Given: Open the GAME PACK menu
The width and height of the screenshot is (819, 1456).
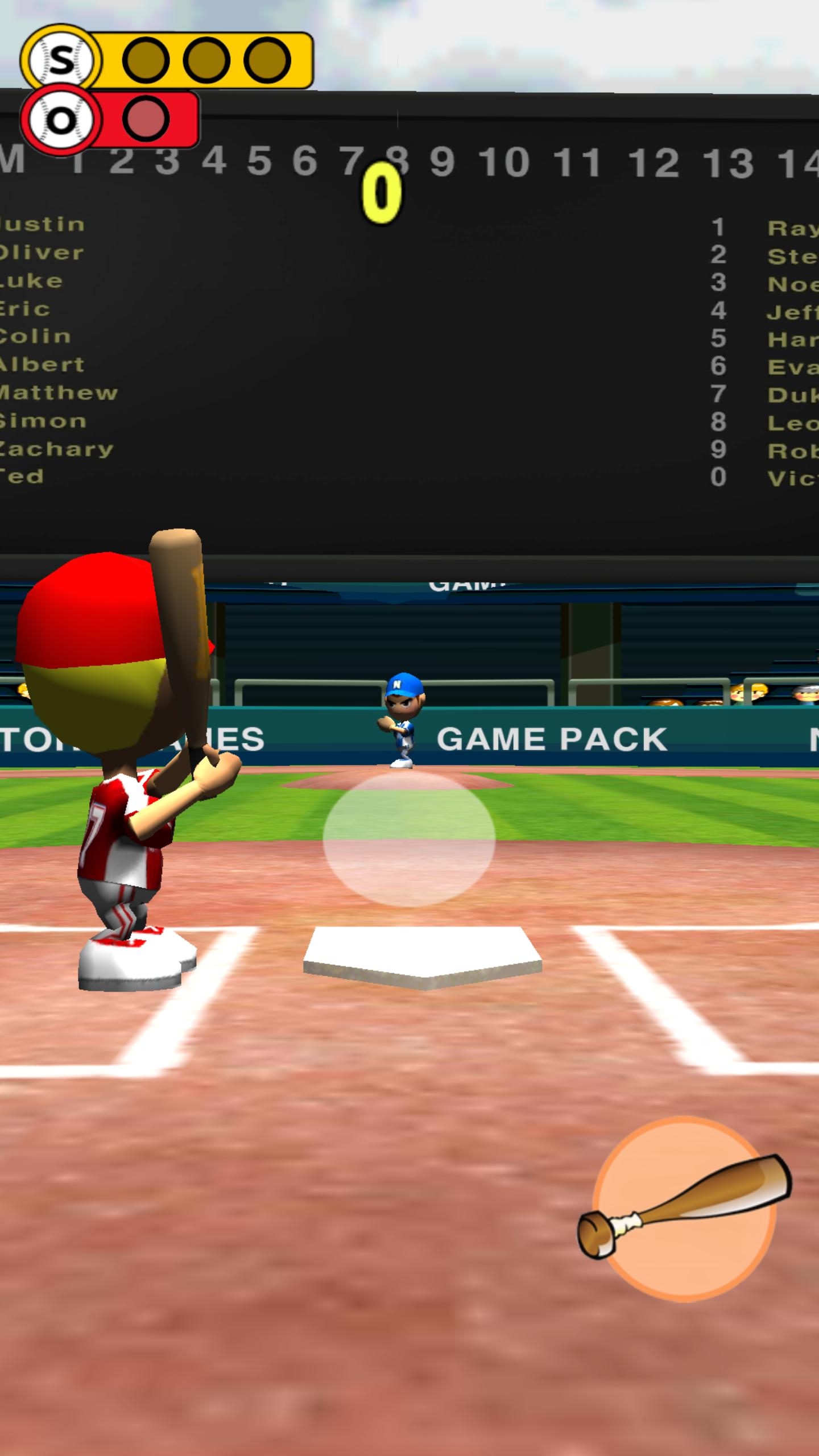Looking at the screenshot, I should click(x=549, y=738).
